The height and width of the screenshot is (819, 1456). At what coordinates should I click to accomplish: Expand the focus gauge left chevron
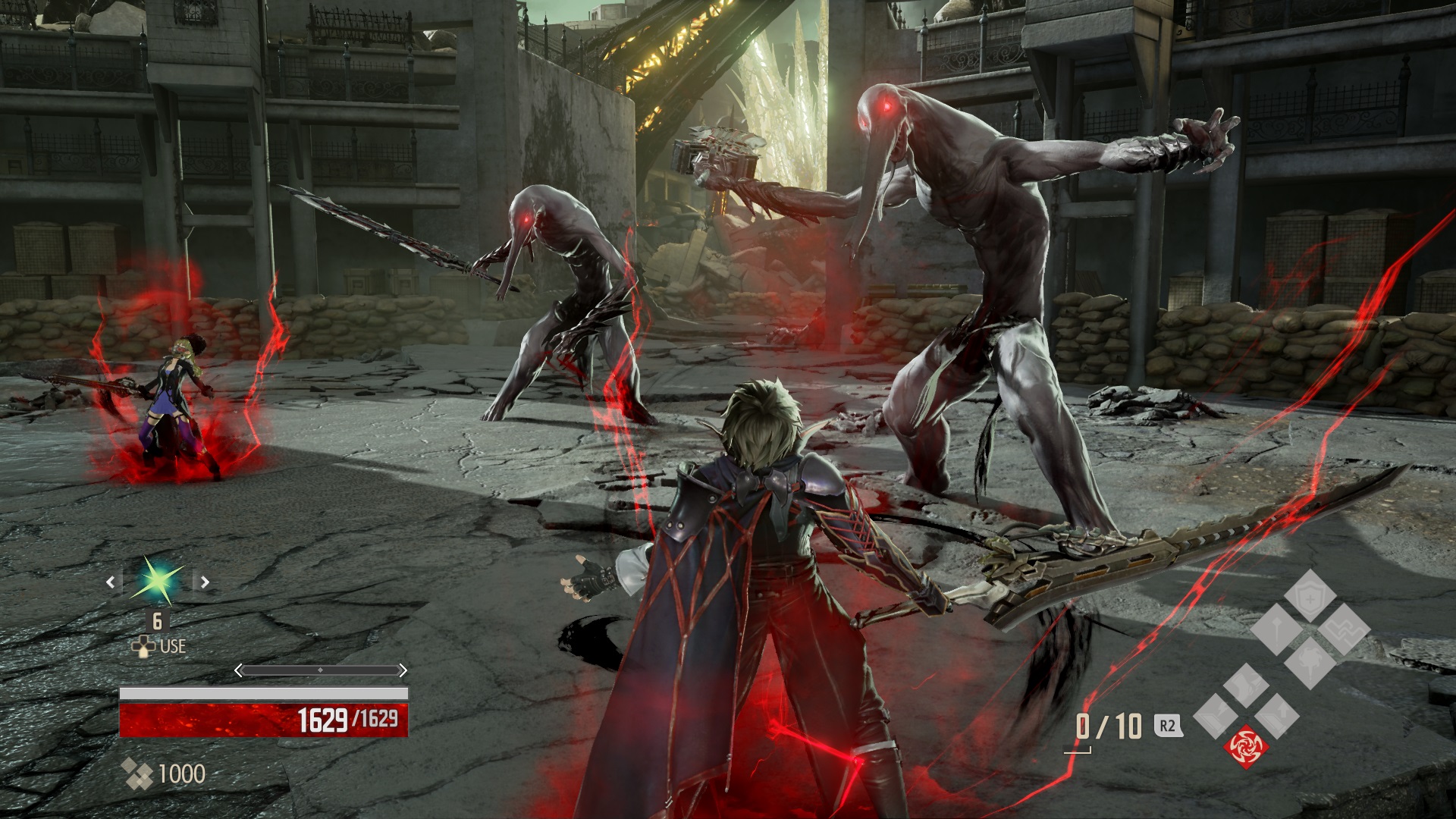point(239,670)
